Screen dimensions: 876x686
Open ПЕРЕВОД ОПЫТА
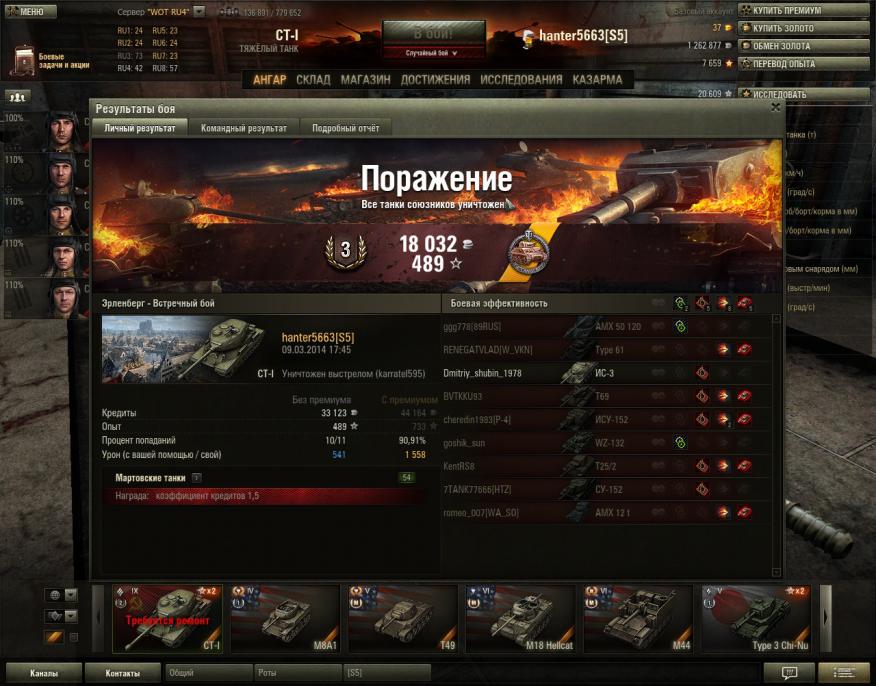coord(802,64)
